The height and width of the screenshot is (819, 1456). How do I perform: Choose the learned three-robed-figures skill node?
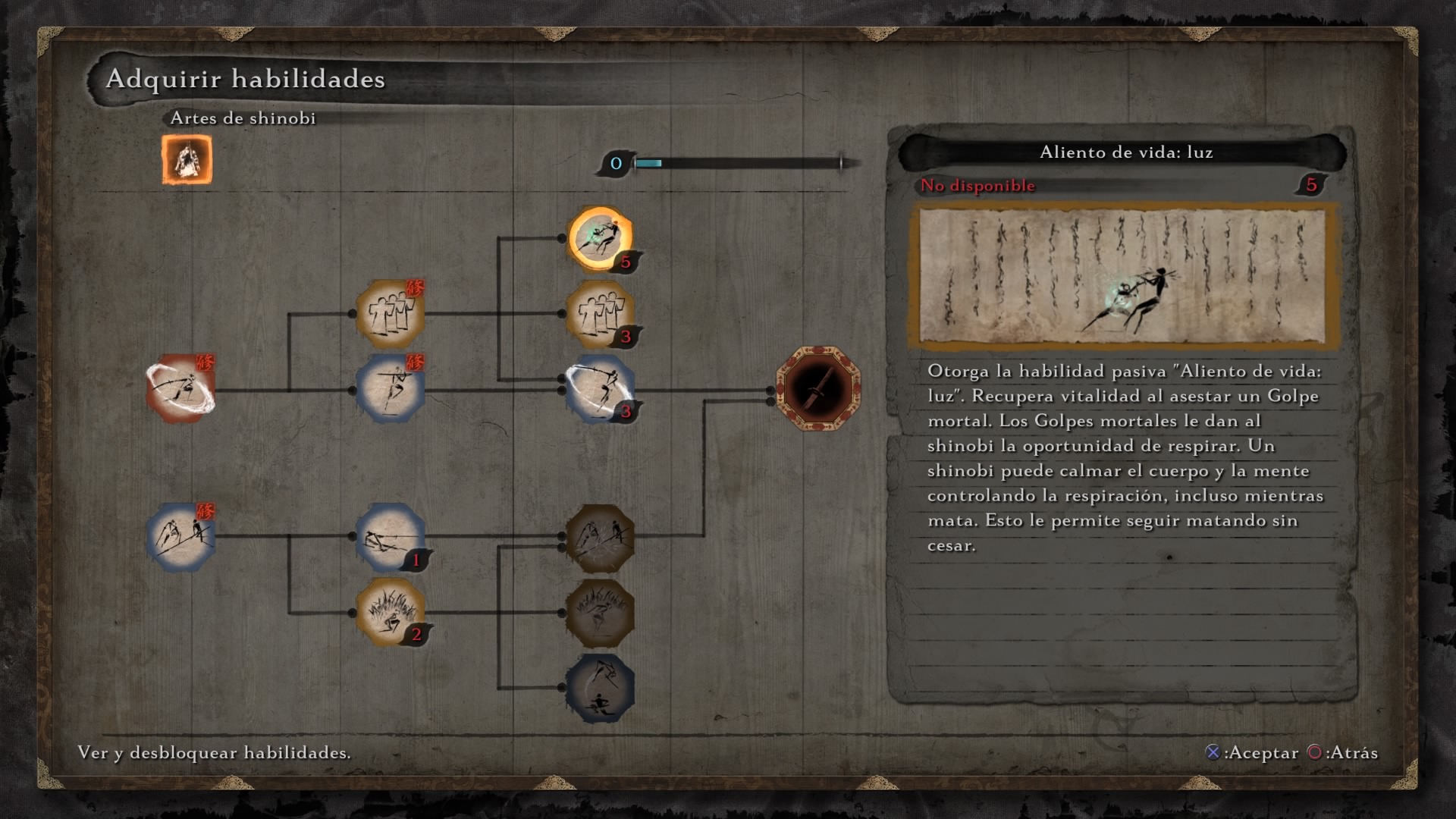point(390,313)
